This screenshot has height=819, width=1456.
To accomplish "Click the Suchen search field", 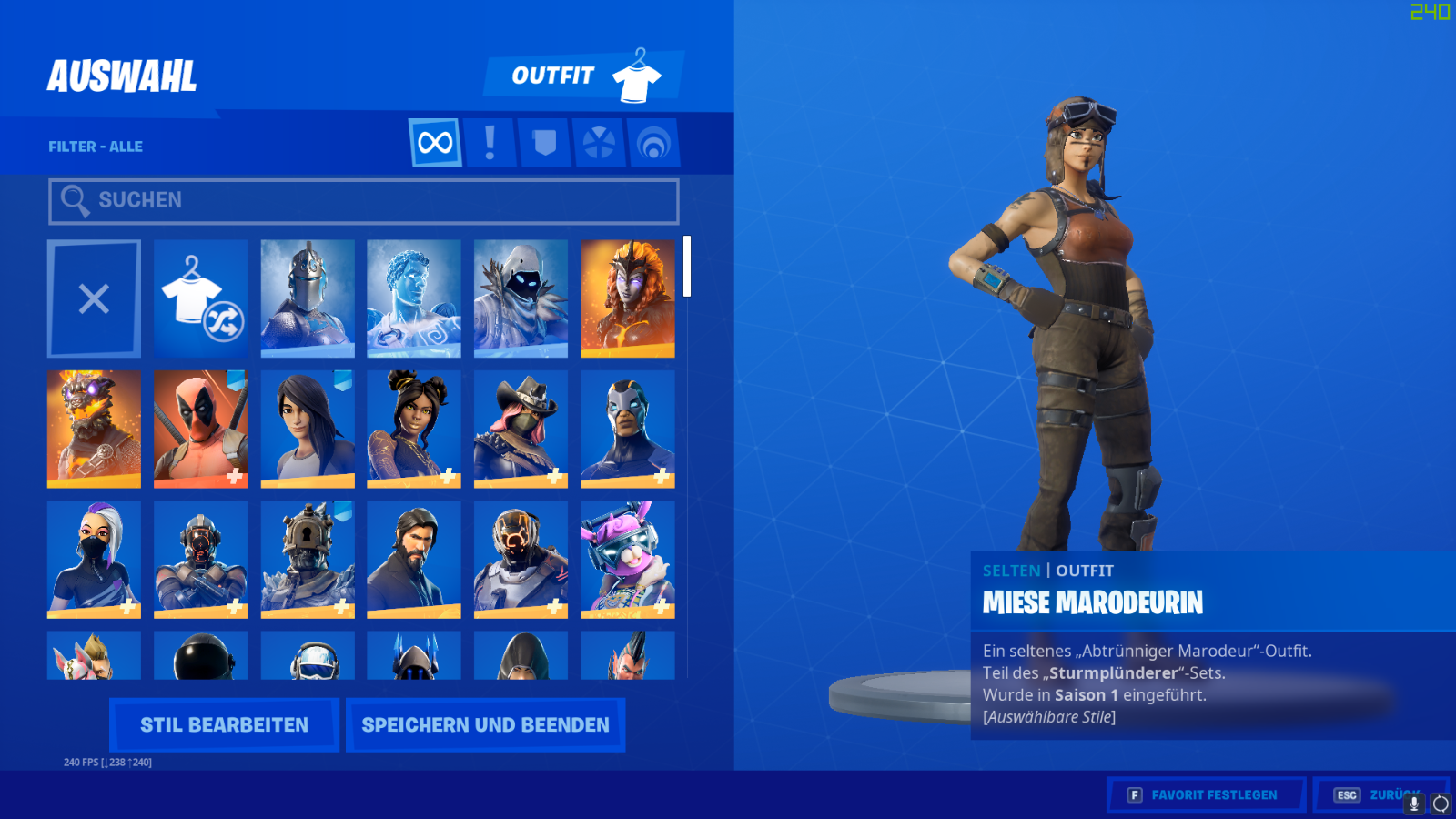I will [x=364, y=201].
